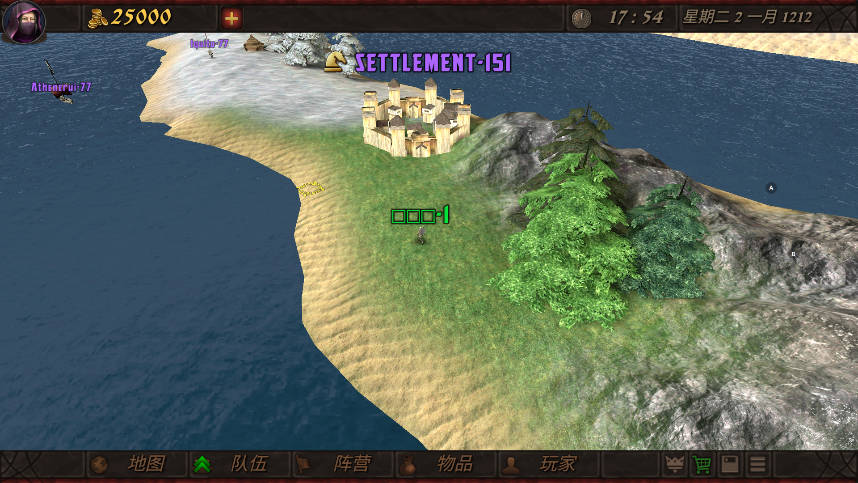
Task: Open the three-line hamburger menu
Action: coord(759,465)
